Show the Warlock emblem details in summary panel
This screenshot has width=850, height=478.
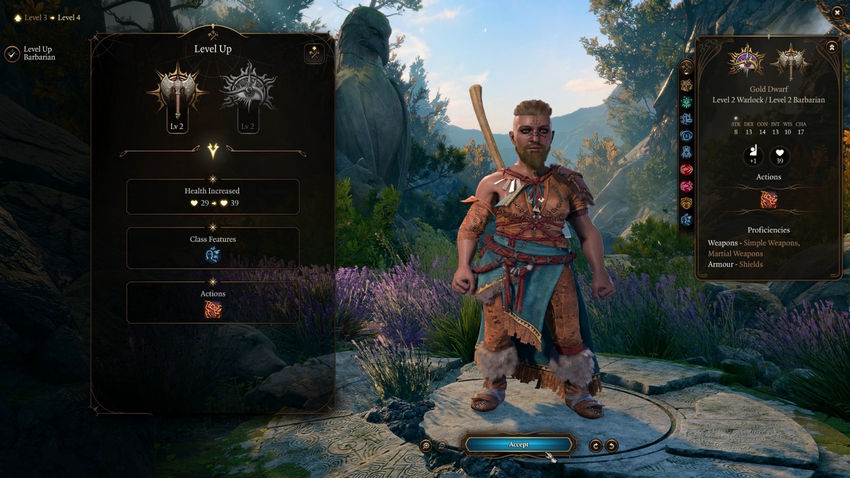click(747, 62)
